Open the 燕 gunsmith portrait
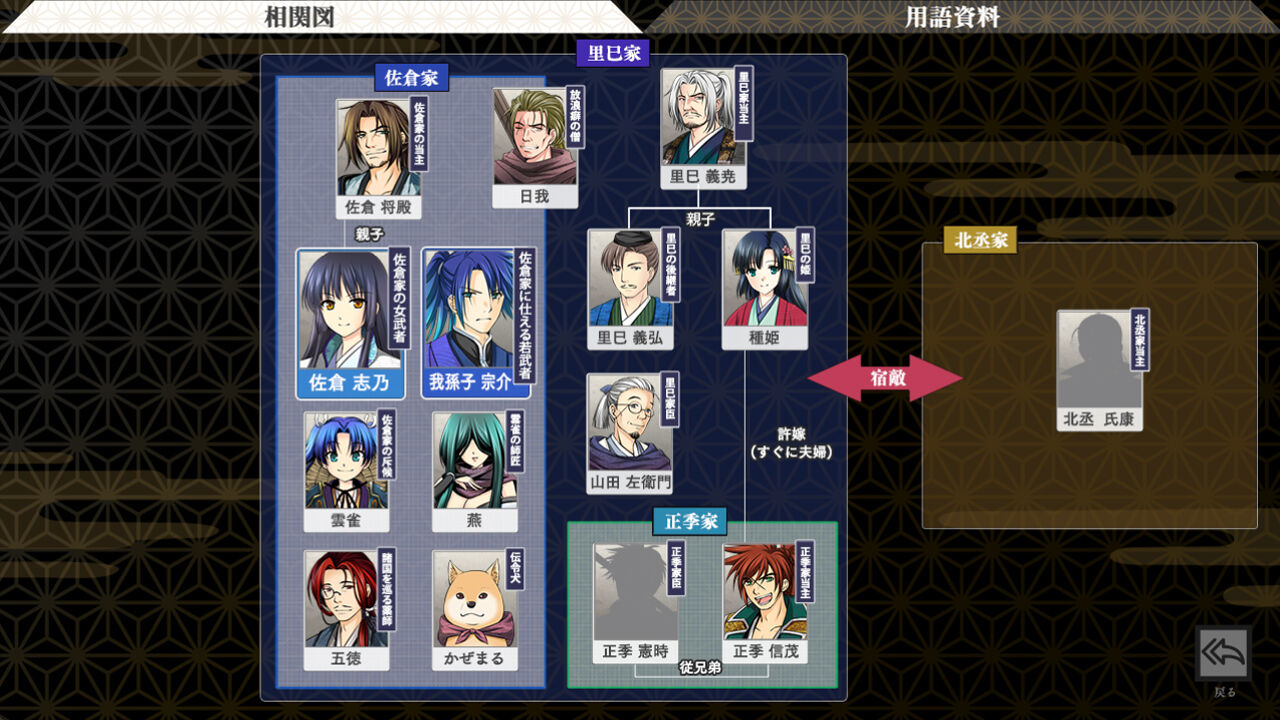 pos(472,455)
